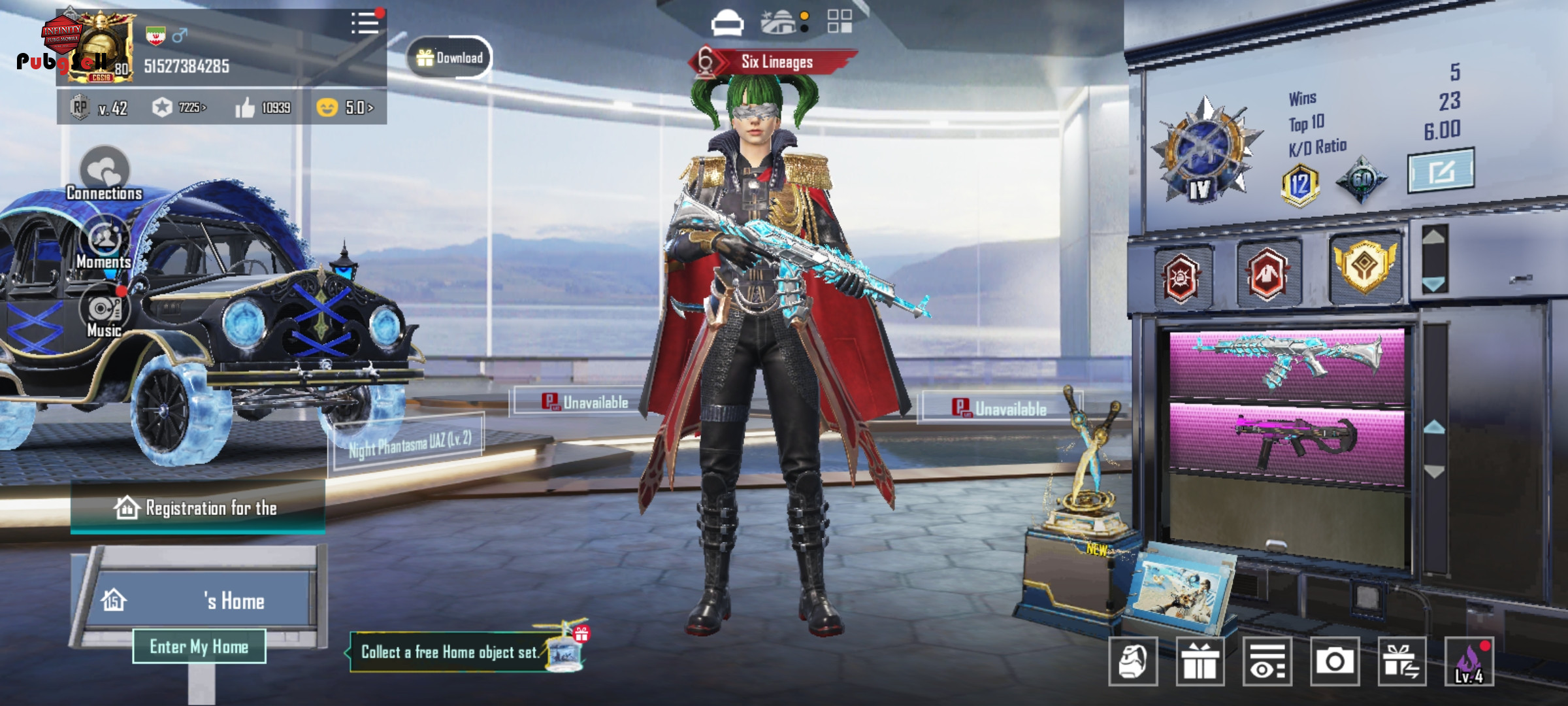Viewport: 1568px width, 706px height.
Task: Switch to the four-squares grid view
Action: pyautogui.click(x=840, y=21)
